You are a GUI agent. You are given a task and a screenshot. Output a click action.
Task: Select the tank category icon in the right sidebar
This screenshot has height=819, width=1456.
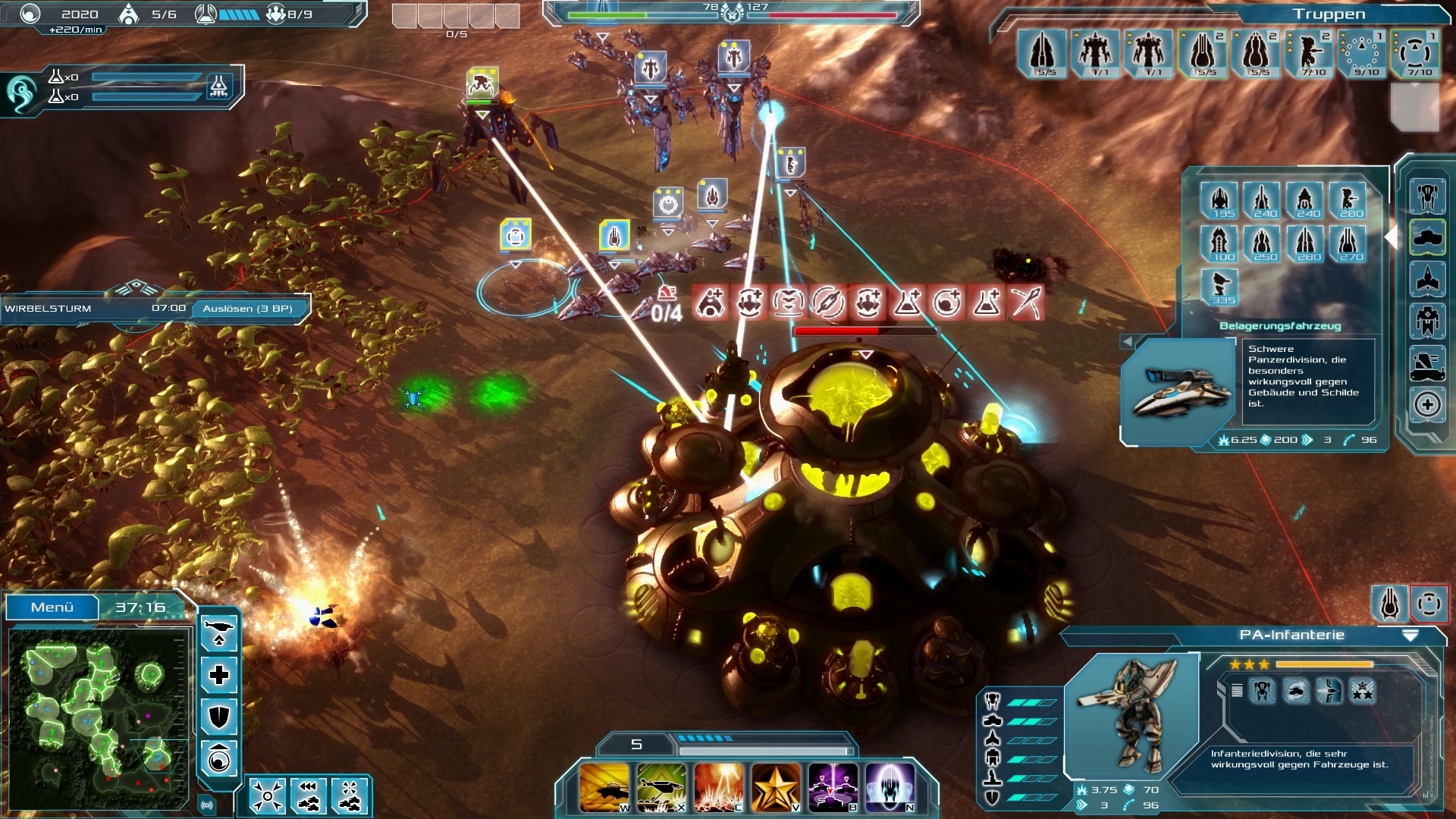click(x=1426, y=237)
